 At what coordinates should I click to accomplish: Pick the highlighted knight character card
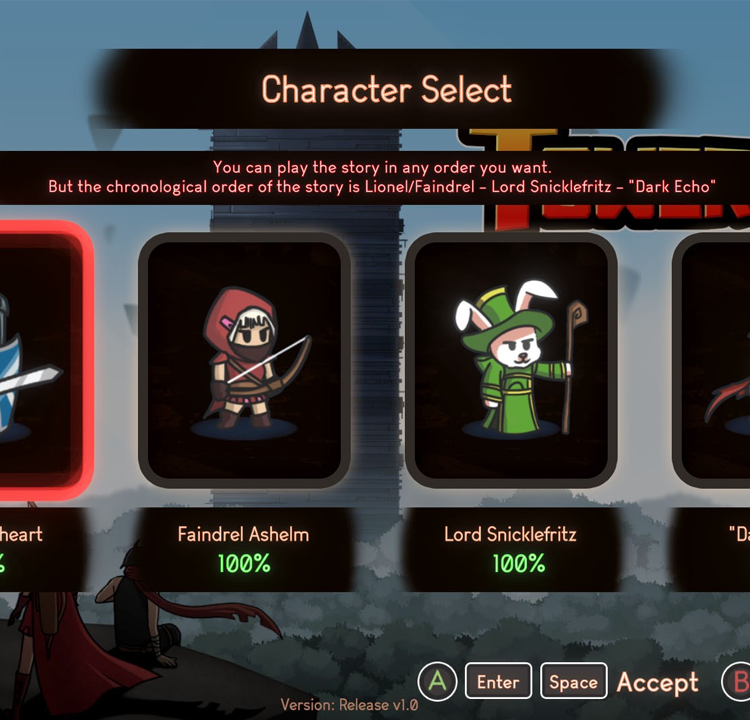tap(40, 360)
